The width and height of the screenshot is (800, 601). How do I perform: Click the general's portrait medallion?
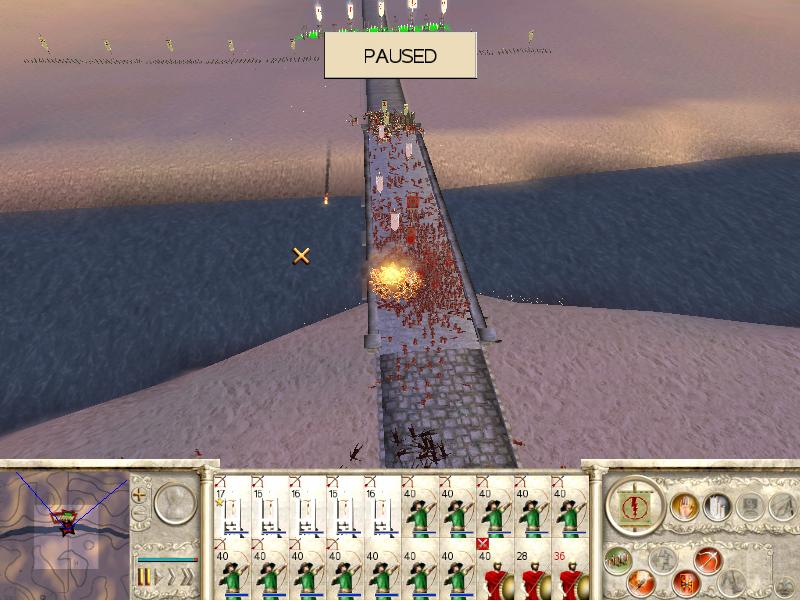pyautogui.click(x=175, y=504)
